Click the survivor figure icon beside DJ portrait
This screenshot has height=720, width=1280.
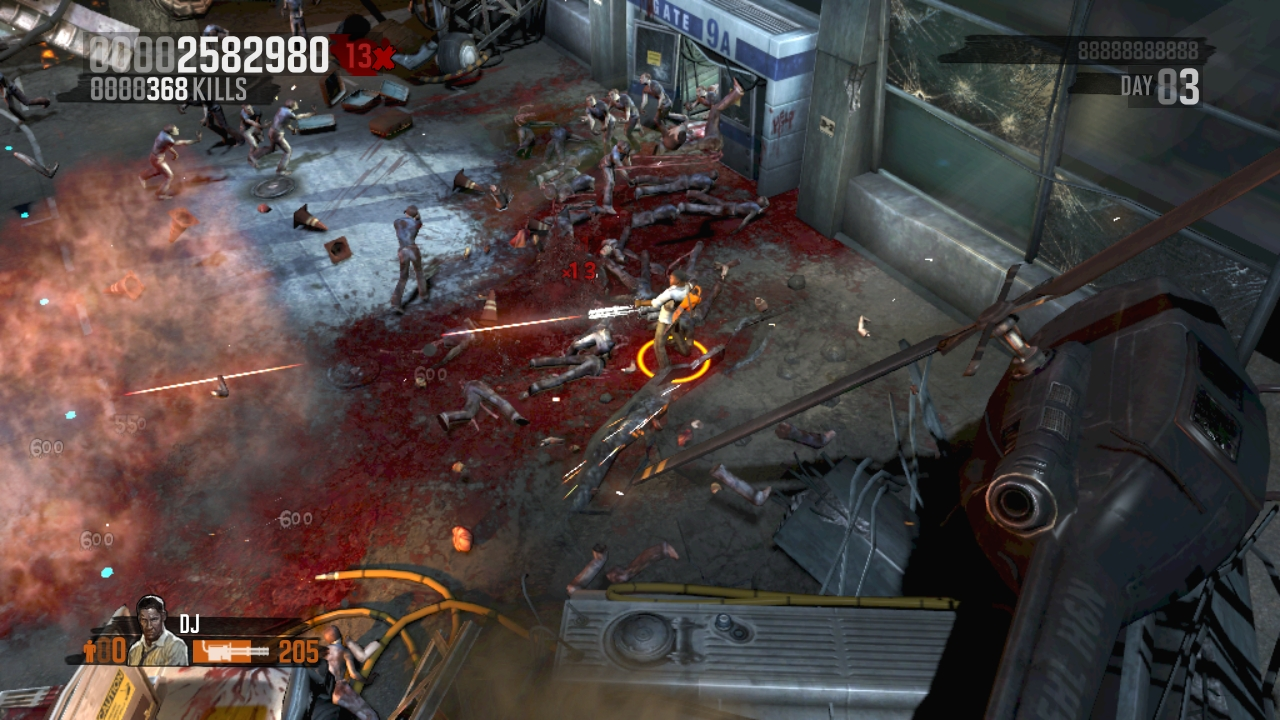pyautogui.click(x=90, y=651)
